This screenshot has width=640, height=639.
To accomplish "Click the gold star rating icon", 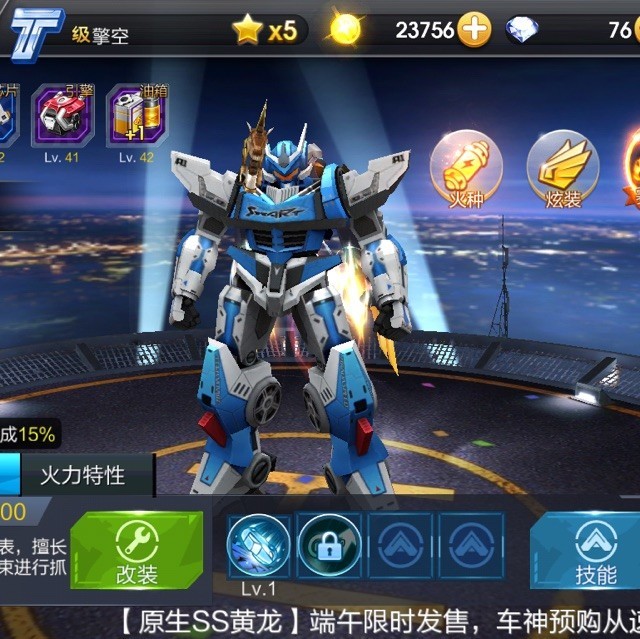I will (247, 31).
